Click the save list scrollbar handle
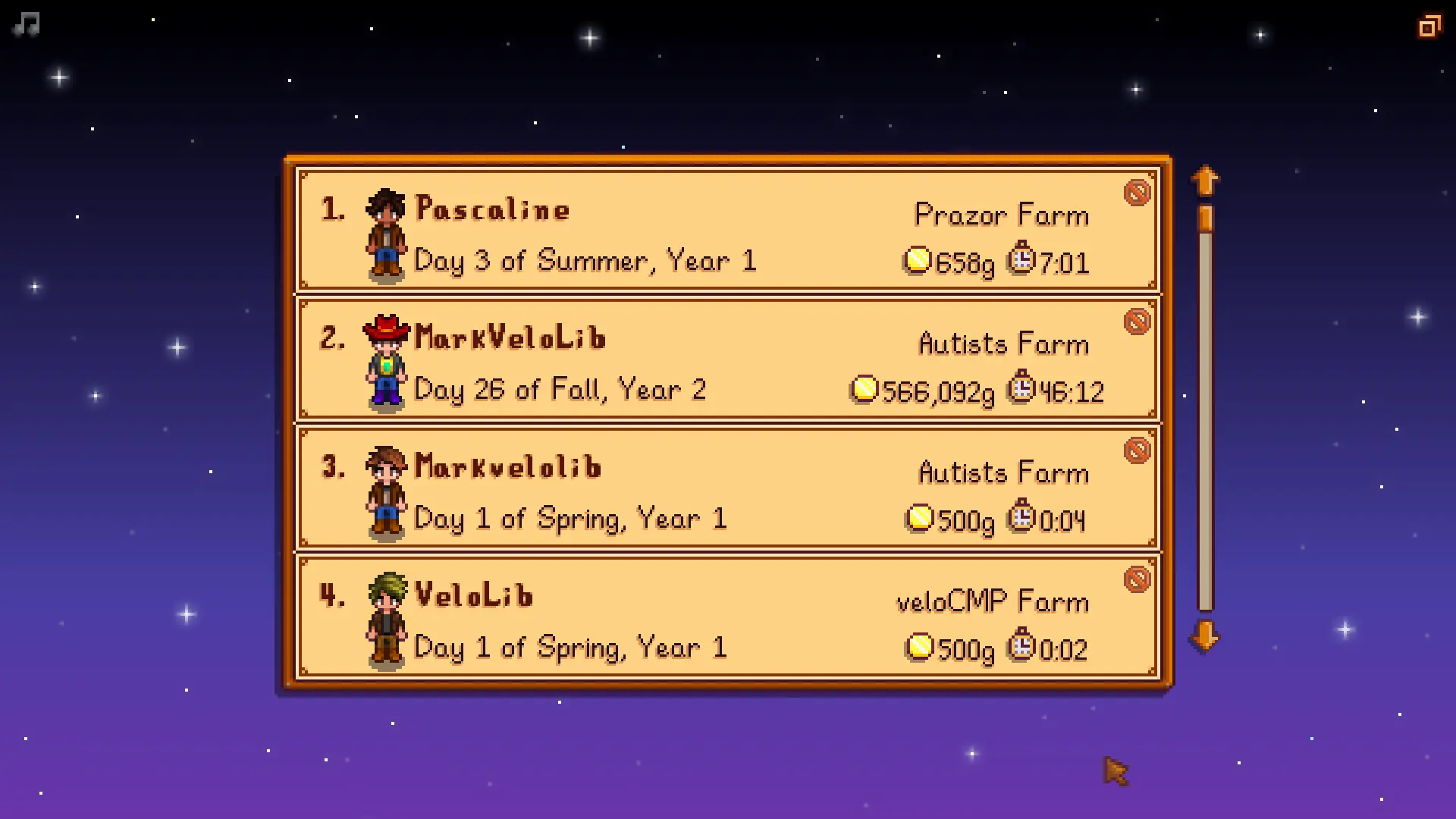Screen dimensions: 1456x819 pos(1205,219)
